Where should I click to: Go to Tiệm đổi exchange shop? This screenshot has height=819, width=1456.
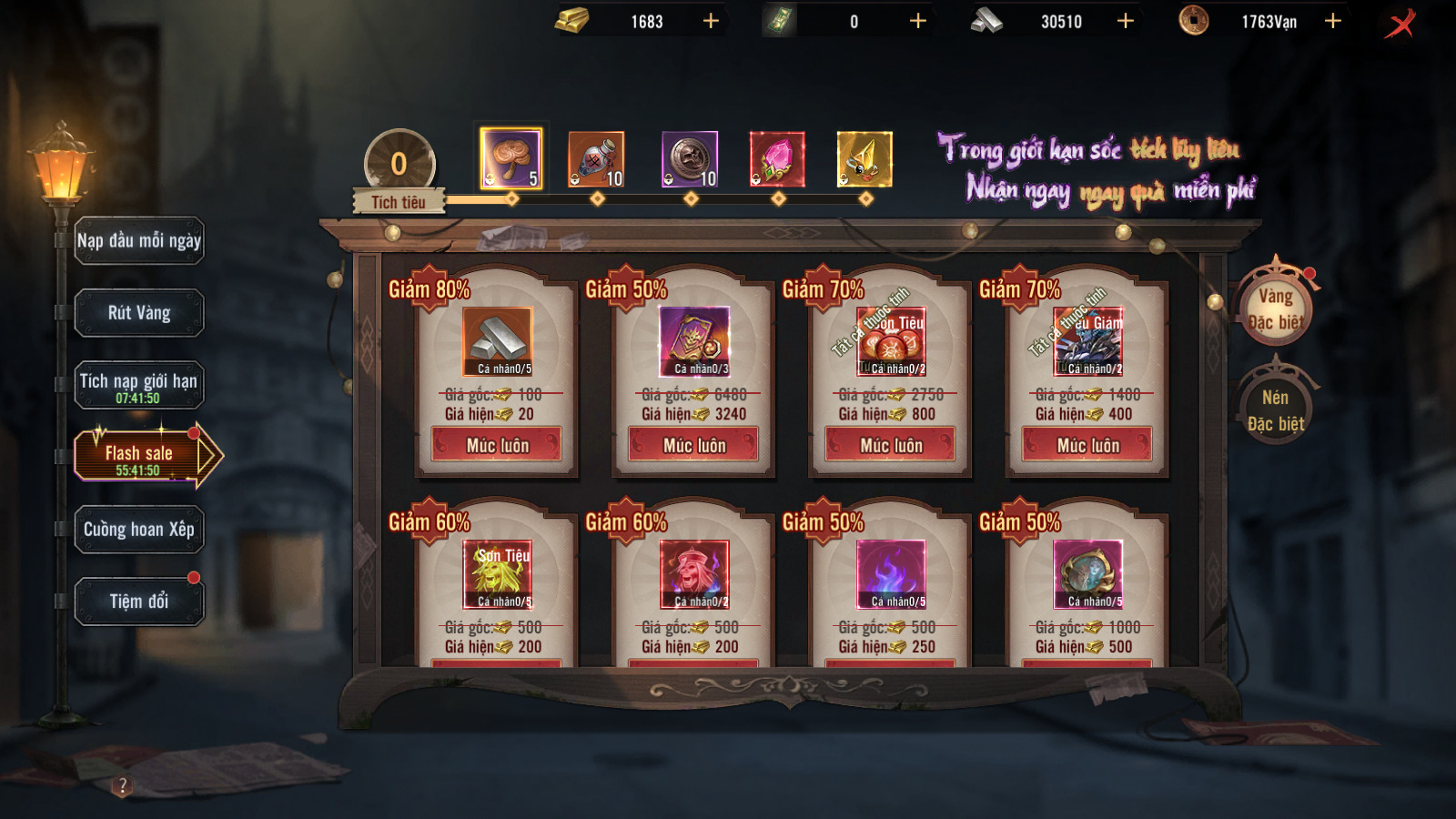tap(139, 602)
